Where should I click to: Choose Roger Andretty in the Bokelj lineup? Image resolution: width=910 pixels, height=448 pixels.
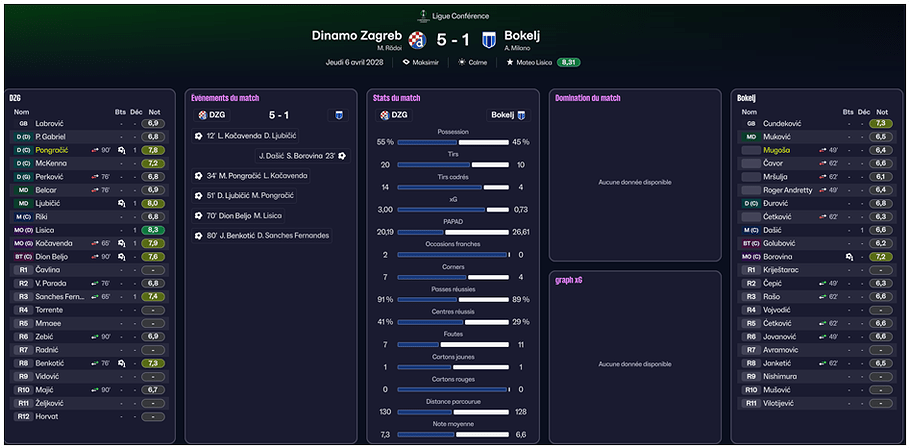[785, 189]
